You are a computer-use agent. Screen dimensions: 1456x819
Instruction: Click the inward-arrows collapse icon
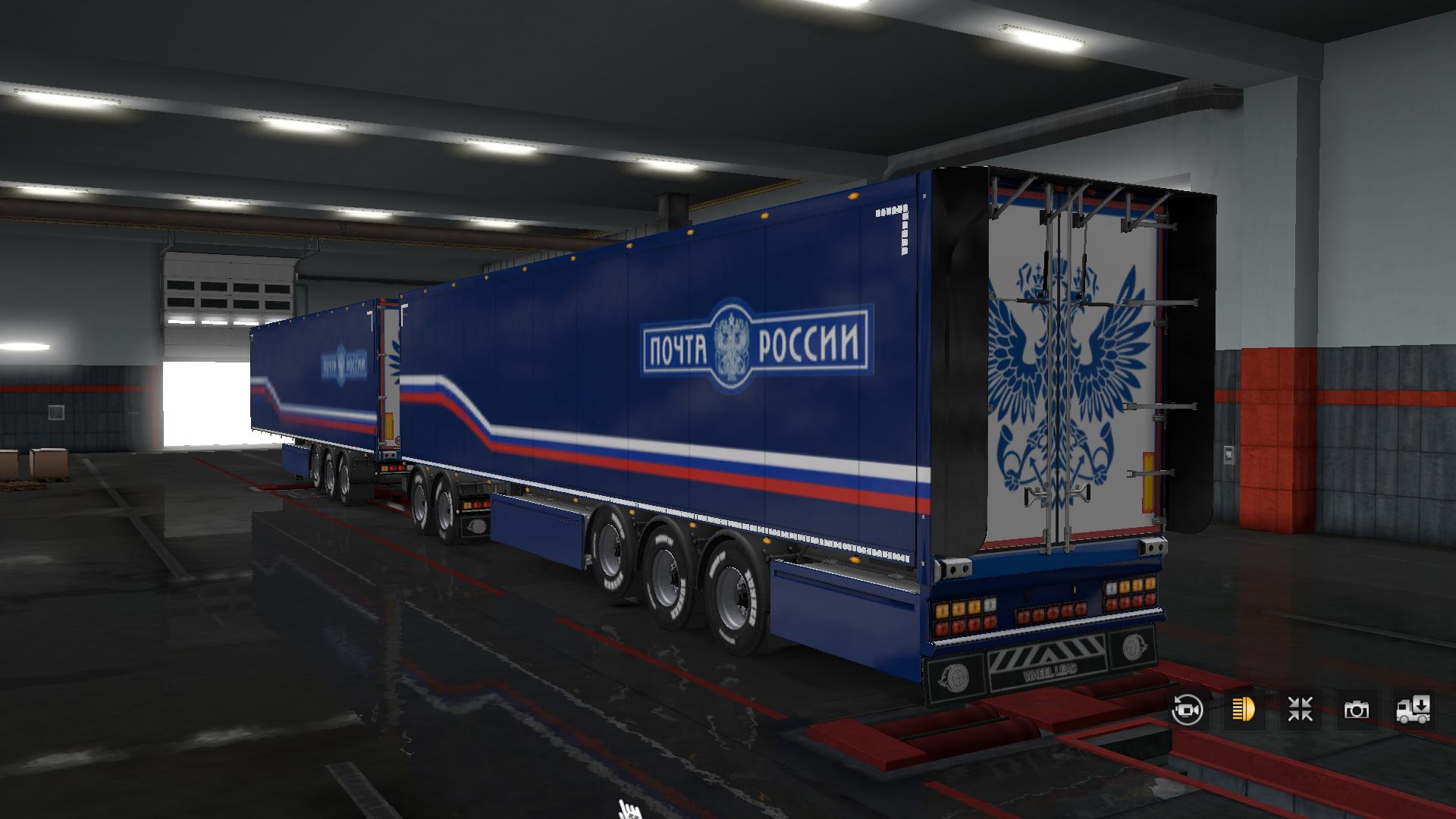click(x=1300, y=710)
